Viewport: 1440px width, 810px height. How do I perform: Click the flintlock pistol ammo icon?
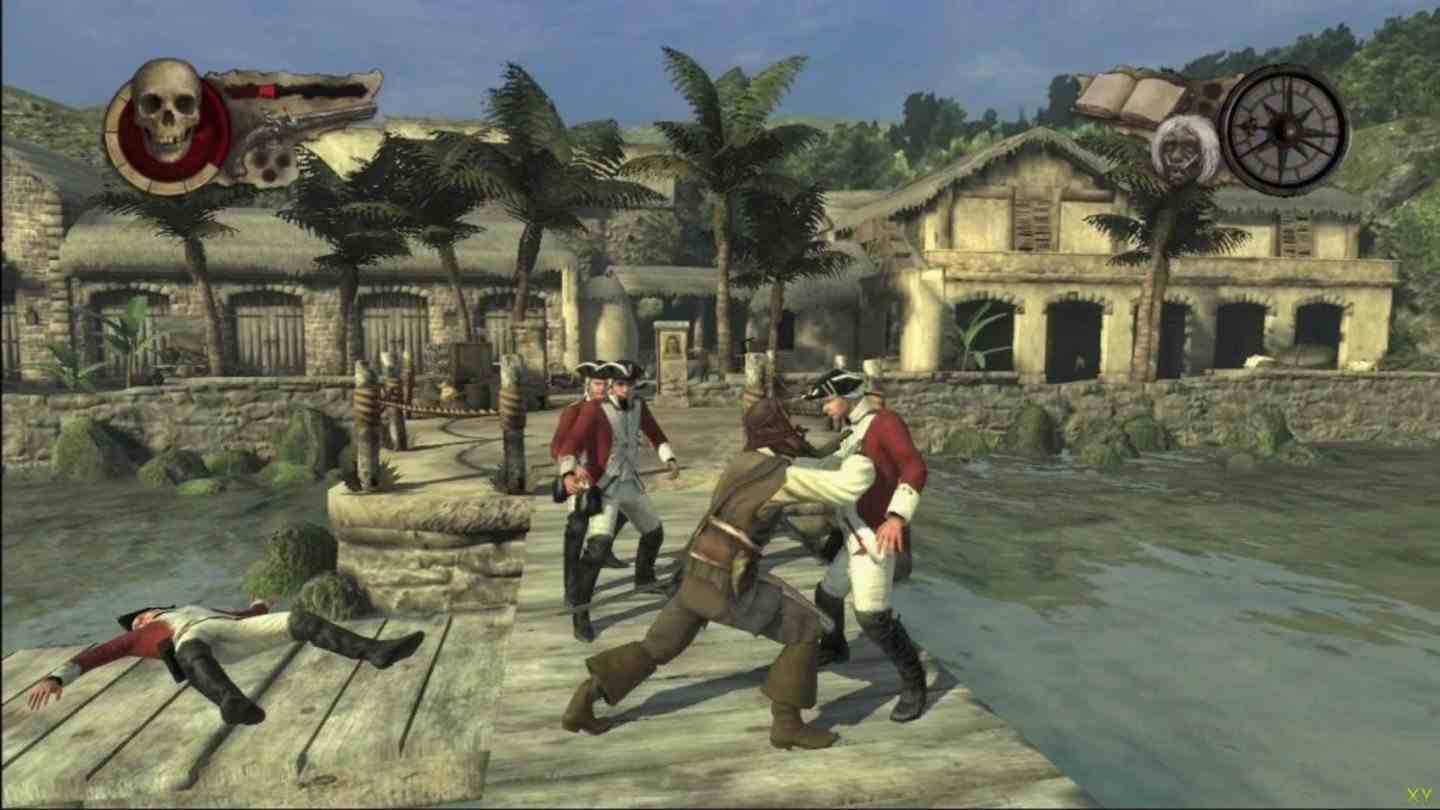click(290, 130)
